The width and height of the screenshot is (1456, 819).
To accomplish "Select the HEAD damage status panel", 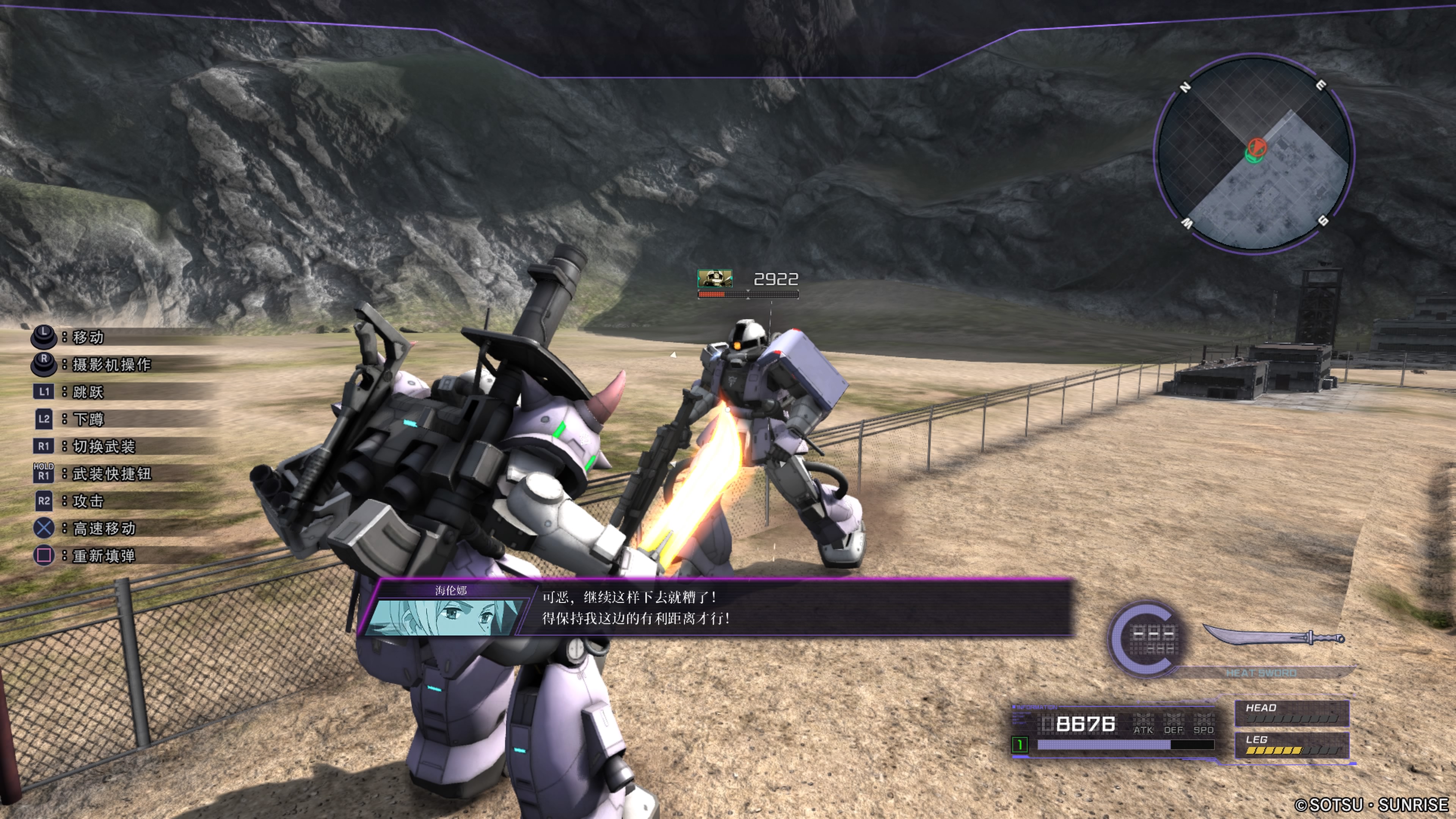I will [x=1291, y=713].
